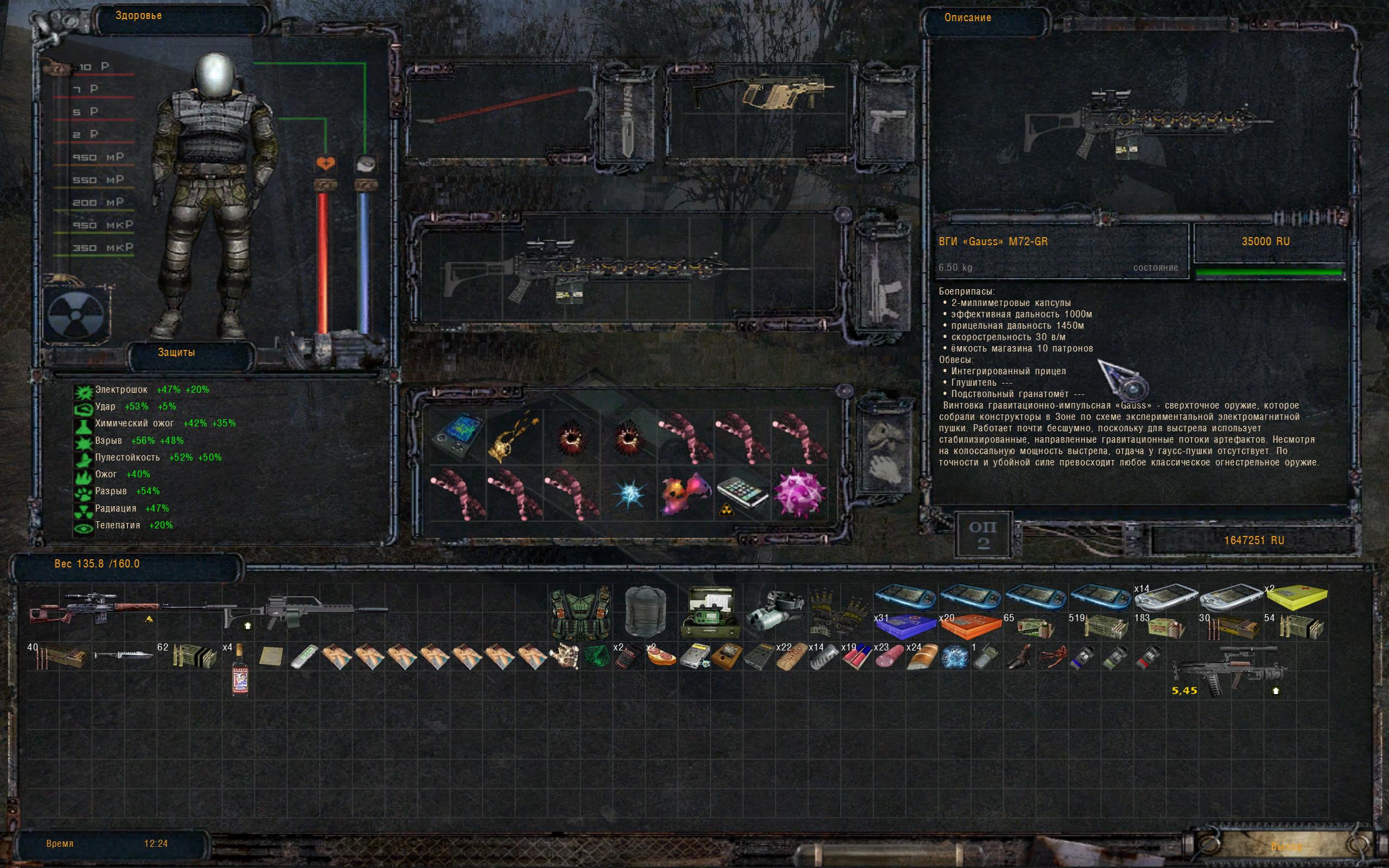Image resolution: width=1389 pixels, height=868 pixels.
Task: Select the yellow medkit stack
Action: 1297,598
